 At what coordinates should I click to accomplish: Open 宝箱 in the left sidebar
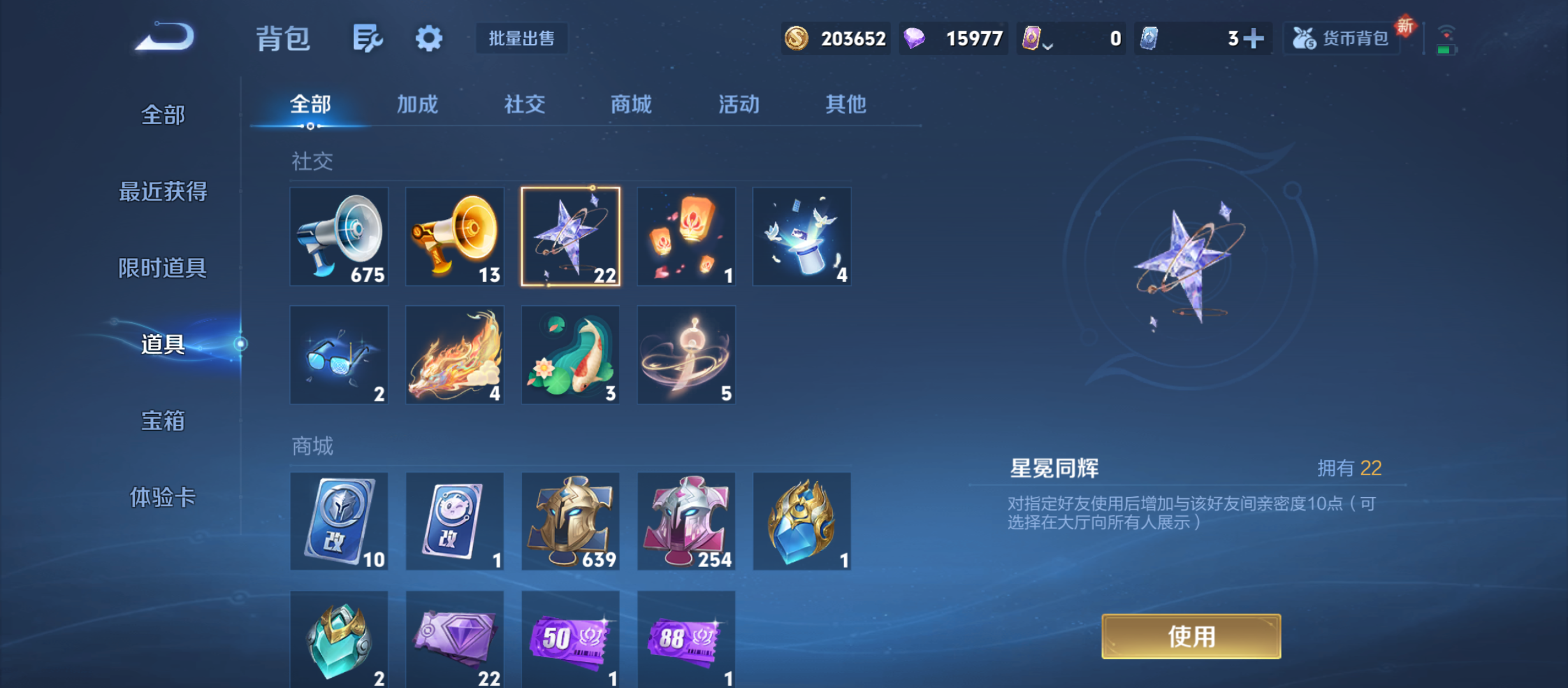point(163,421)
